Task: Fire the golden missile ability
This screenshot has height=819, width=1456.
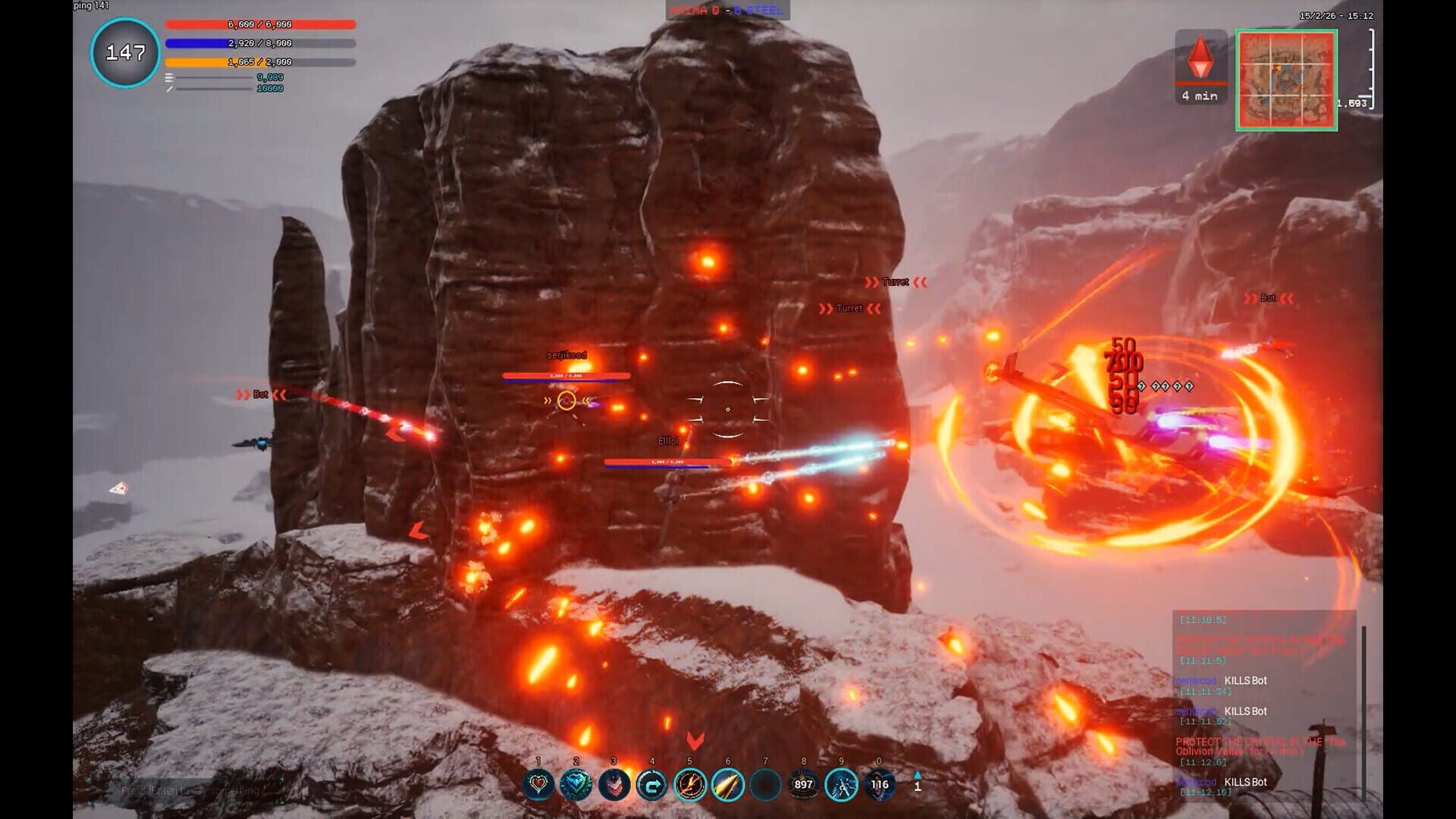Action: [x=728, y=785]
